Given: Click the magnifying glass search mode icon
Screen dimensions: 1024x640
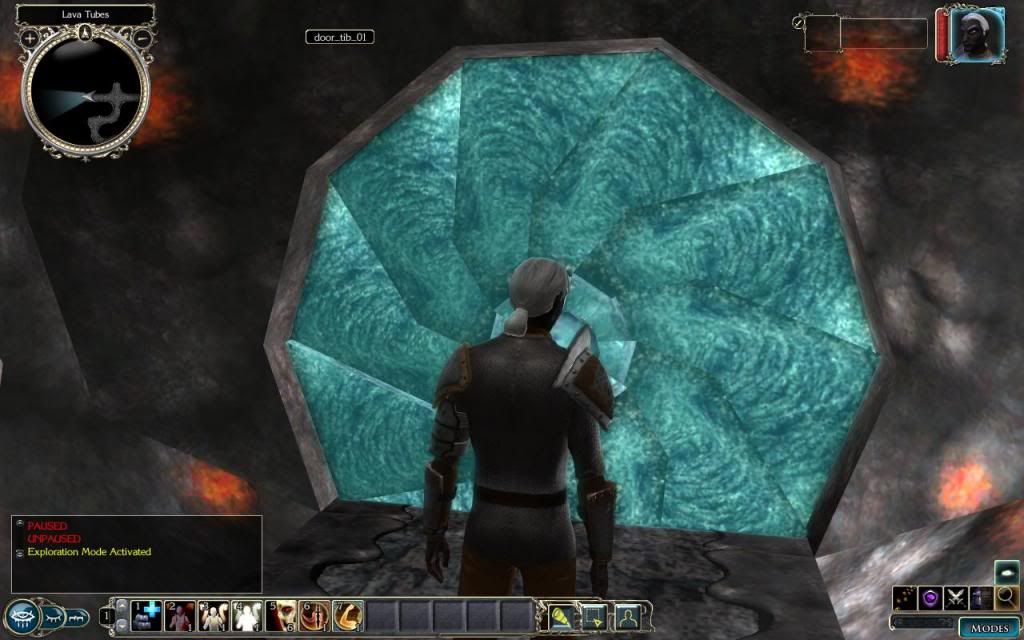Looking at the screenshot, I should coord(1006,597).
